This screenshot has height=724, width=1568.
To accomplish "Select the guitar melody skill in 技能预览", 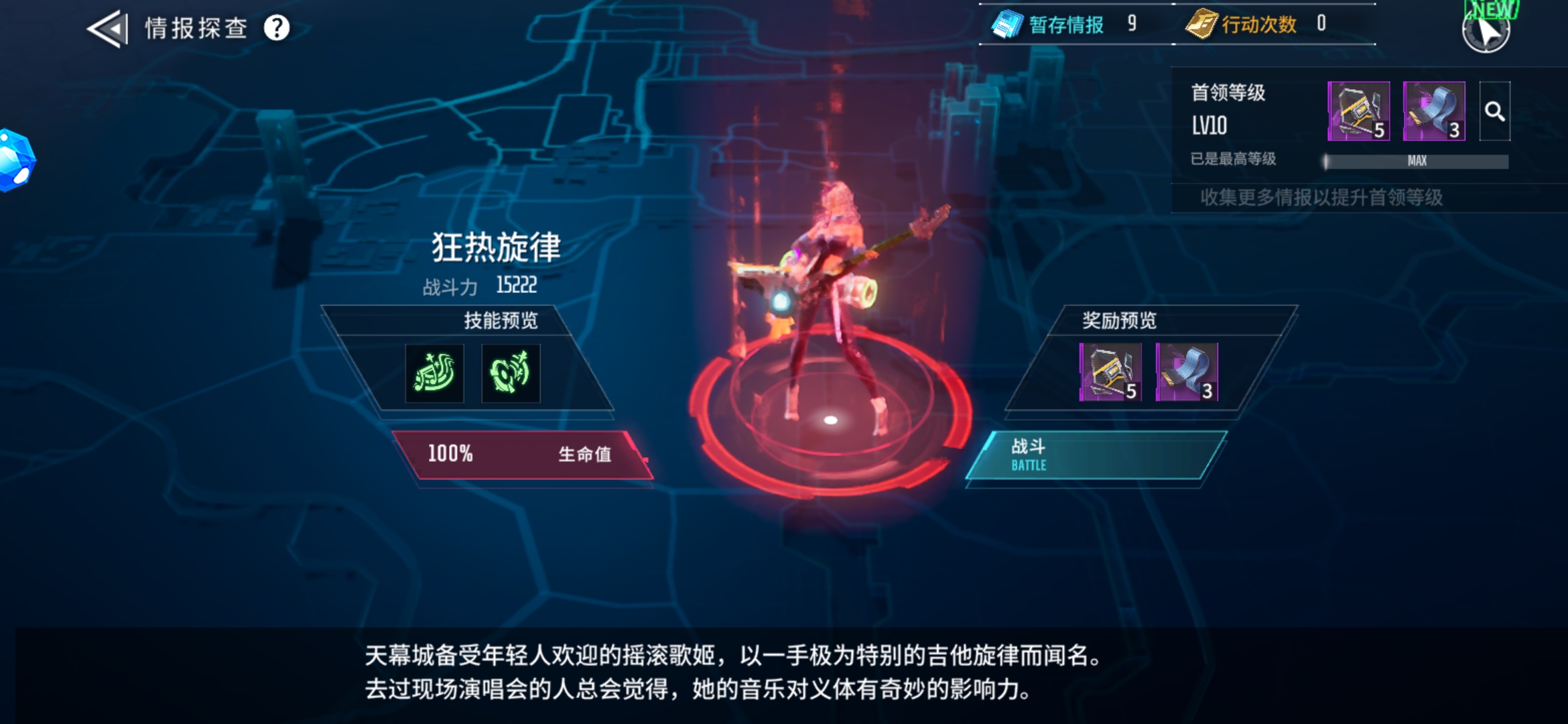I will (434, 373).
